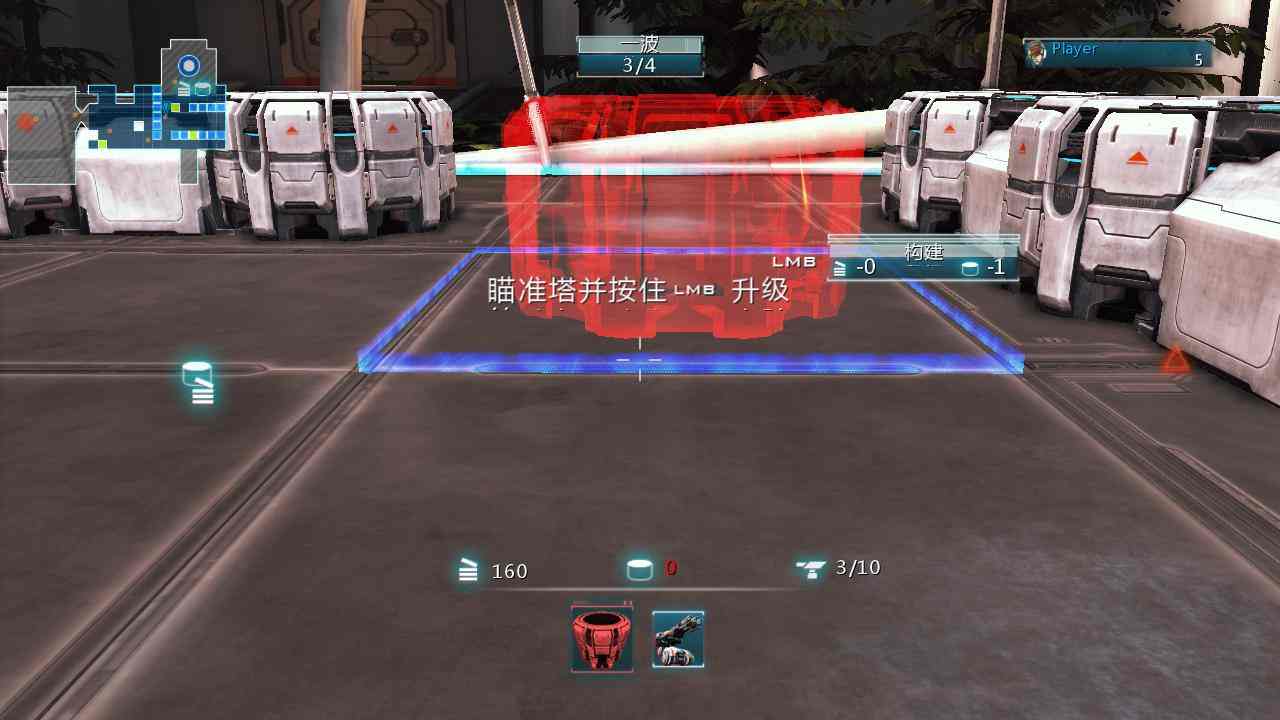Select the Player entry in the scoreboard
This screenshot has width=1280, height=720.
(x=1116, y=54)
